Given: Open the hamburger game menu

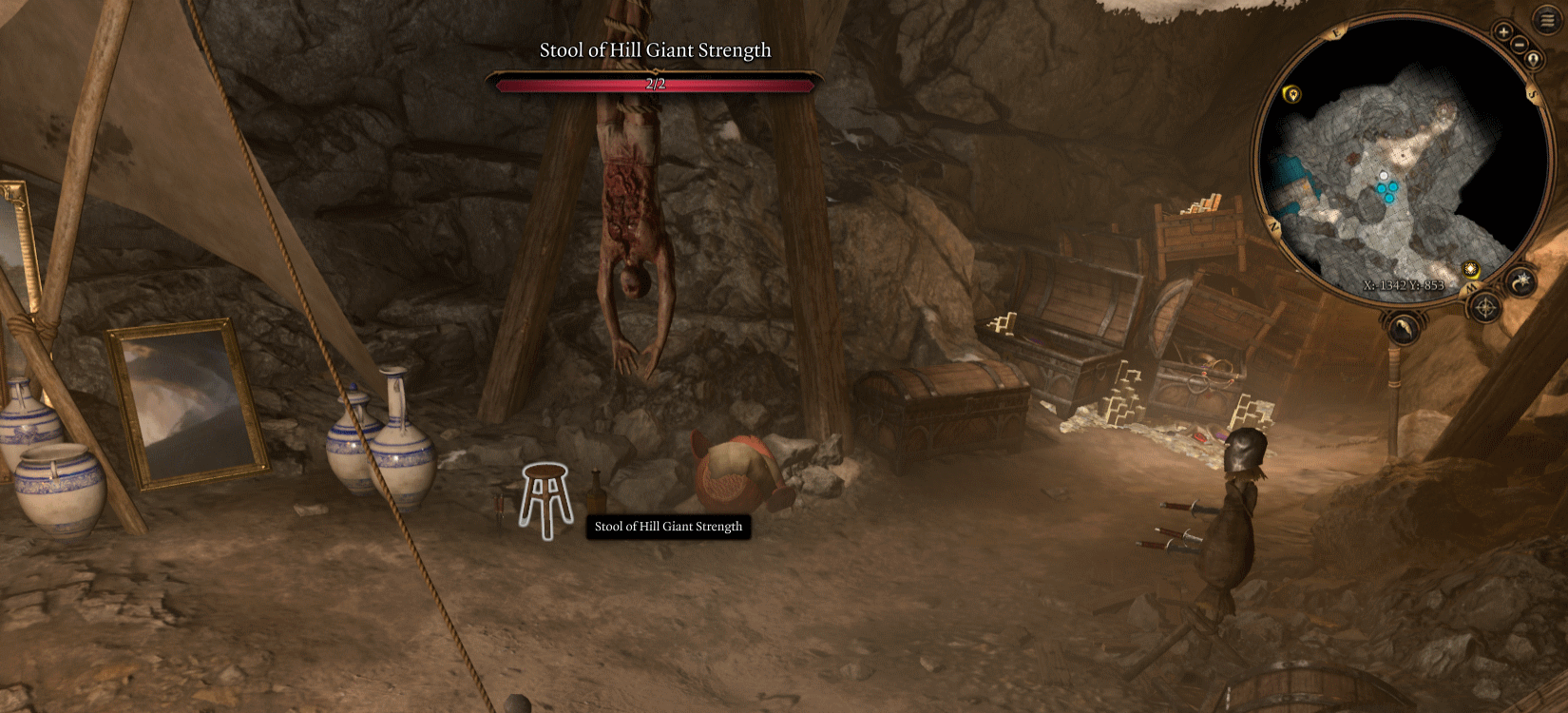Looking at the screenshot, I should click(1547, 20).
